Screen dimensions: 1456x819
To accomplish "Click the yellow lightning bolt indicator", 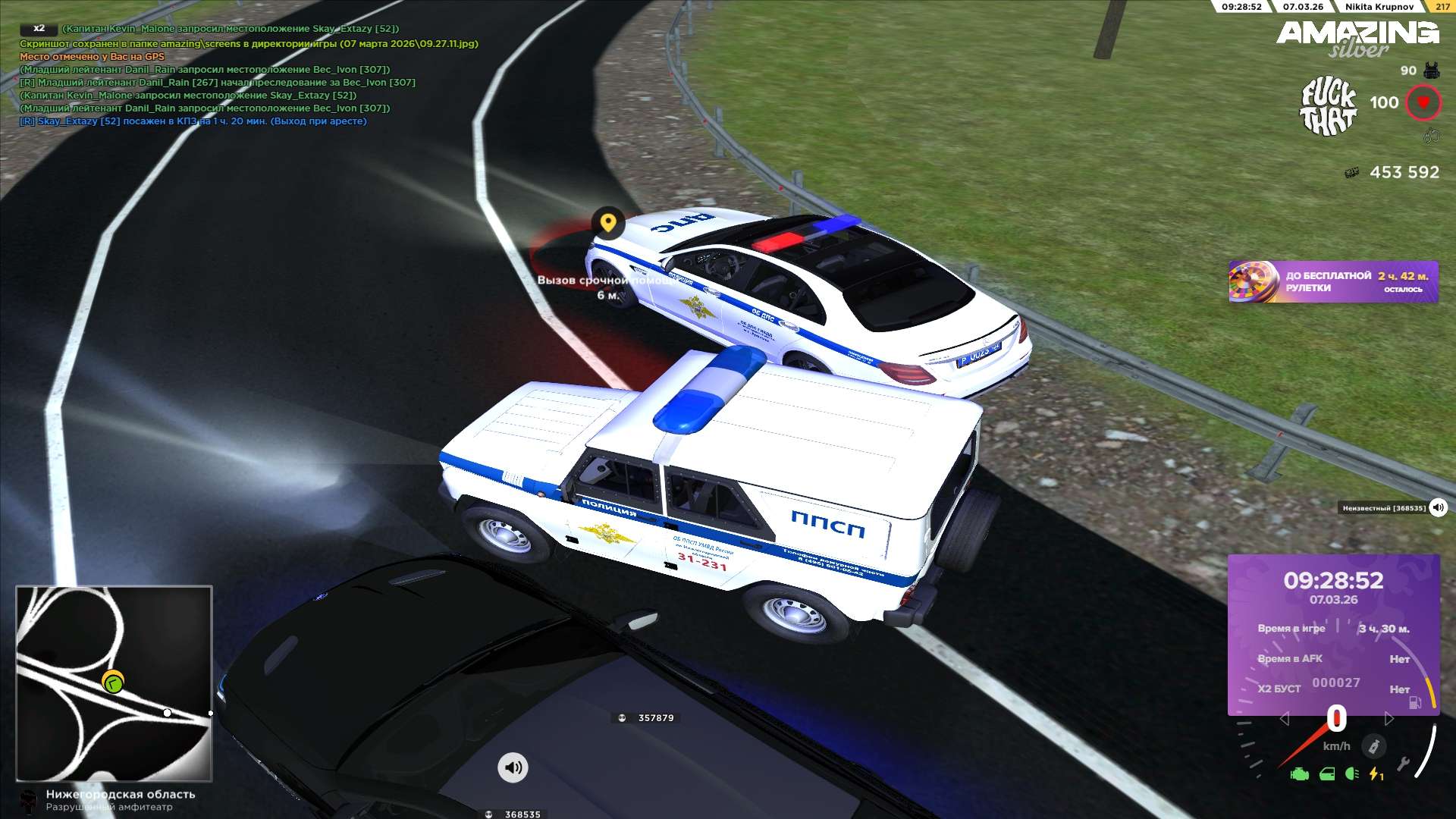I will (1376, 774).
